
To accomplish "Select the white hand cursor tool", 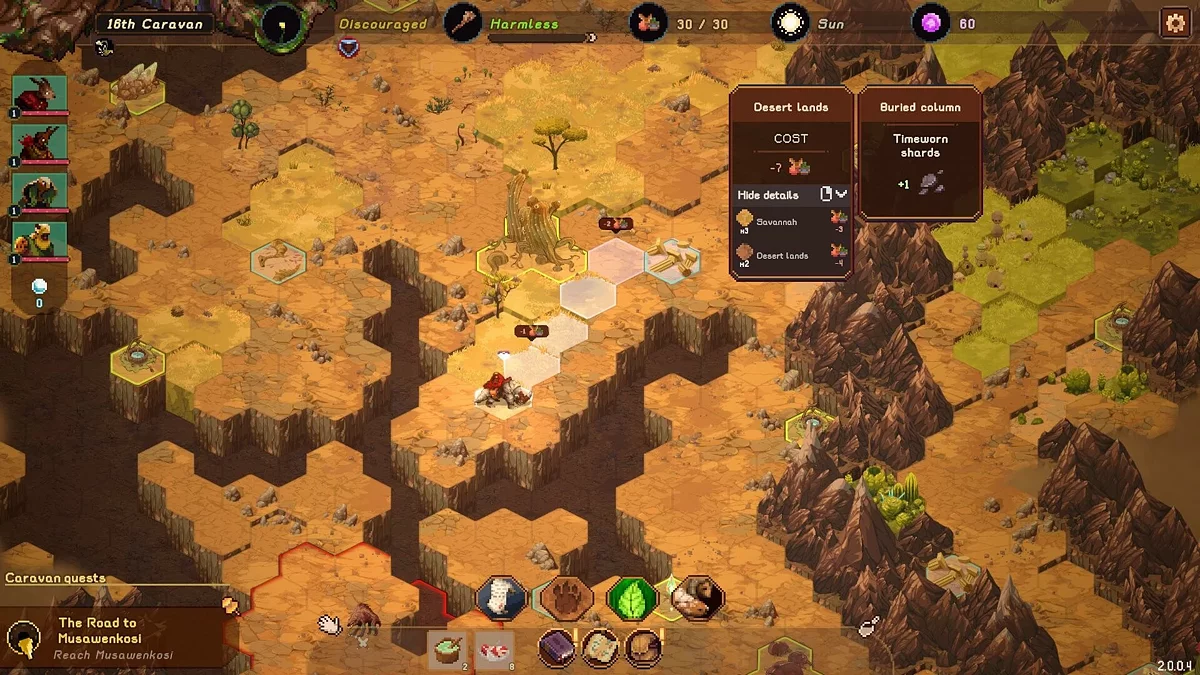I will 329,624.
